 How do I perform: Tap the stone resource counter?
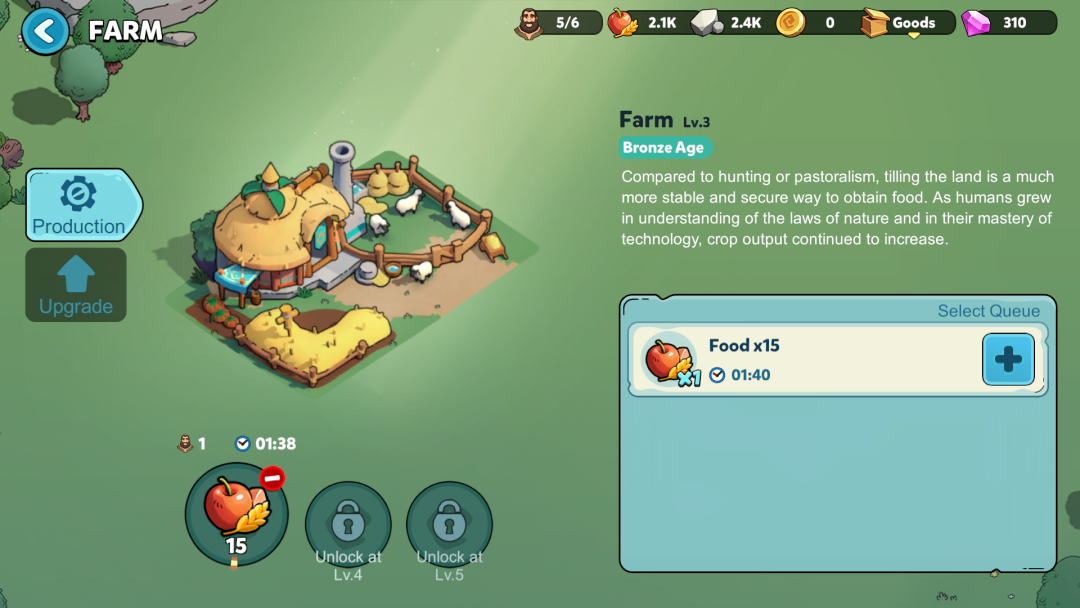[x=731, y=23]
